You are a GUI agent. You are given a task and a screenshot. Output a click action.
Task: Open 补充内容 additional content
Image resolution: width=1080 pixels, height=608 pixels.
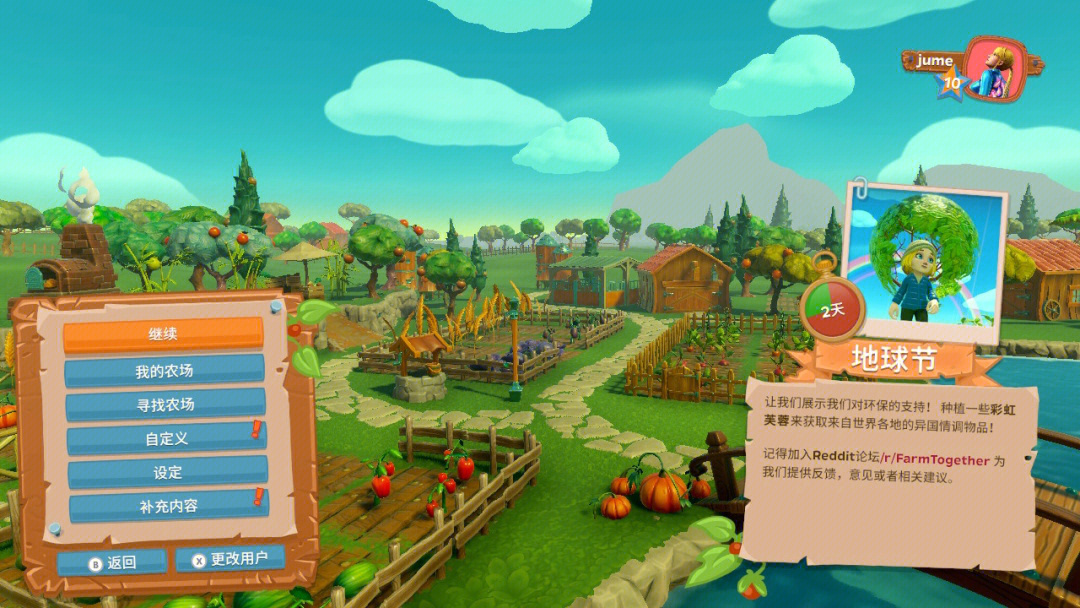[x=168, y=506]
